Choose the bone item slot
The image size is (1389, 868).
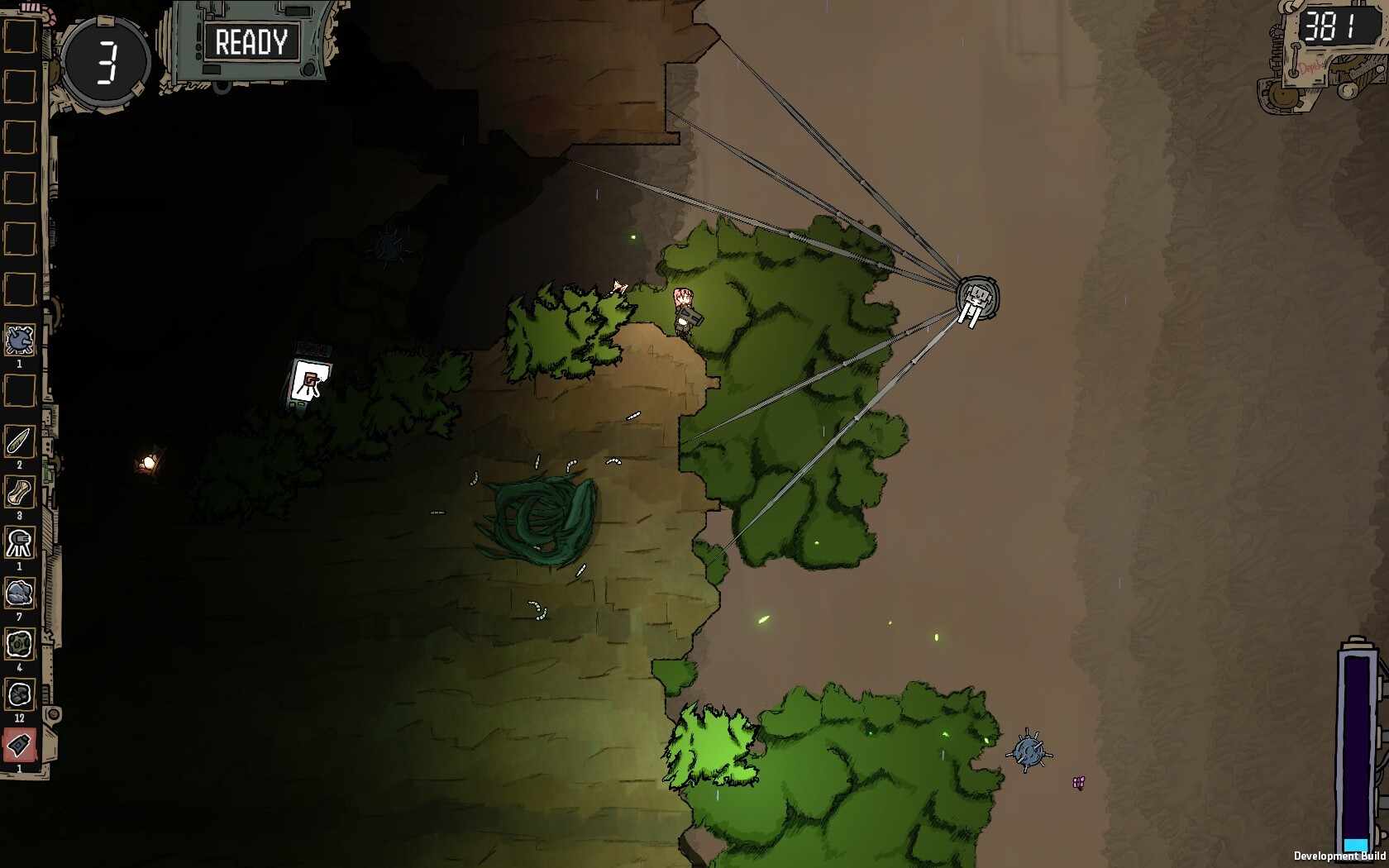20,493
